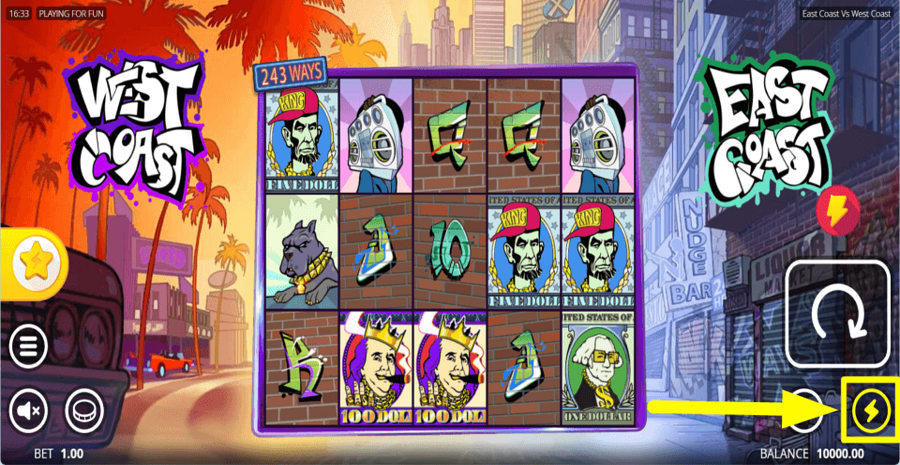Open the autoplay button left of turbo
This screenshot has height=465, width=900.
(806, 409)
